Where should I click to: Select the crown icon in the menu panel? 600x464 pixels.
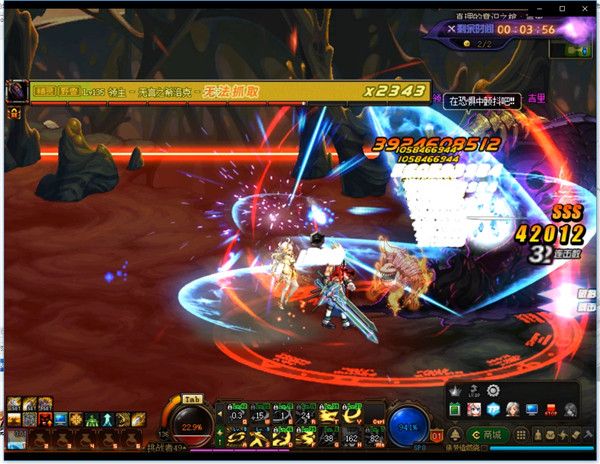pyautogui.click(x=454, y=389)
